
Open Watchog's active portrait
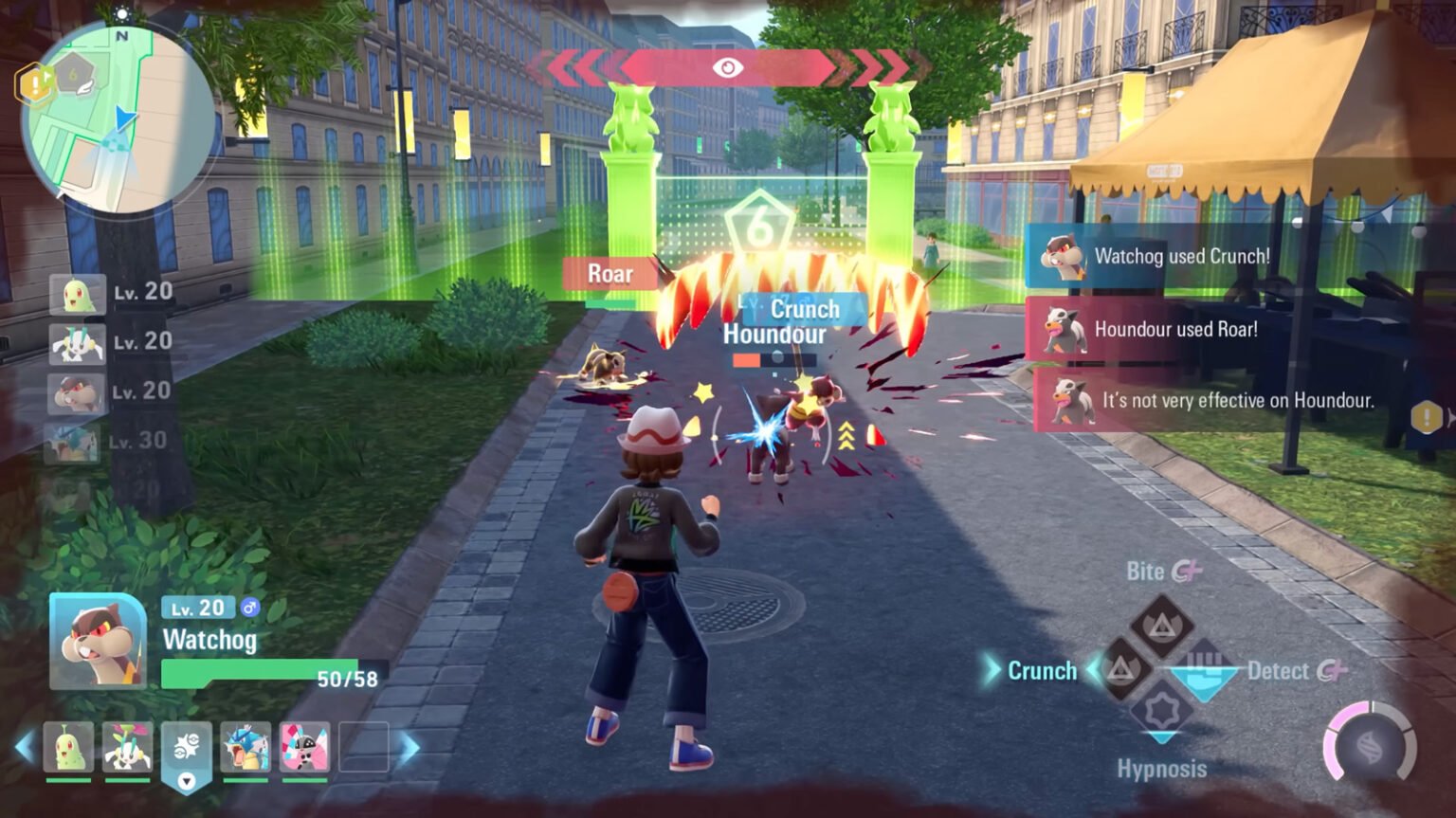(98, 642)
